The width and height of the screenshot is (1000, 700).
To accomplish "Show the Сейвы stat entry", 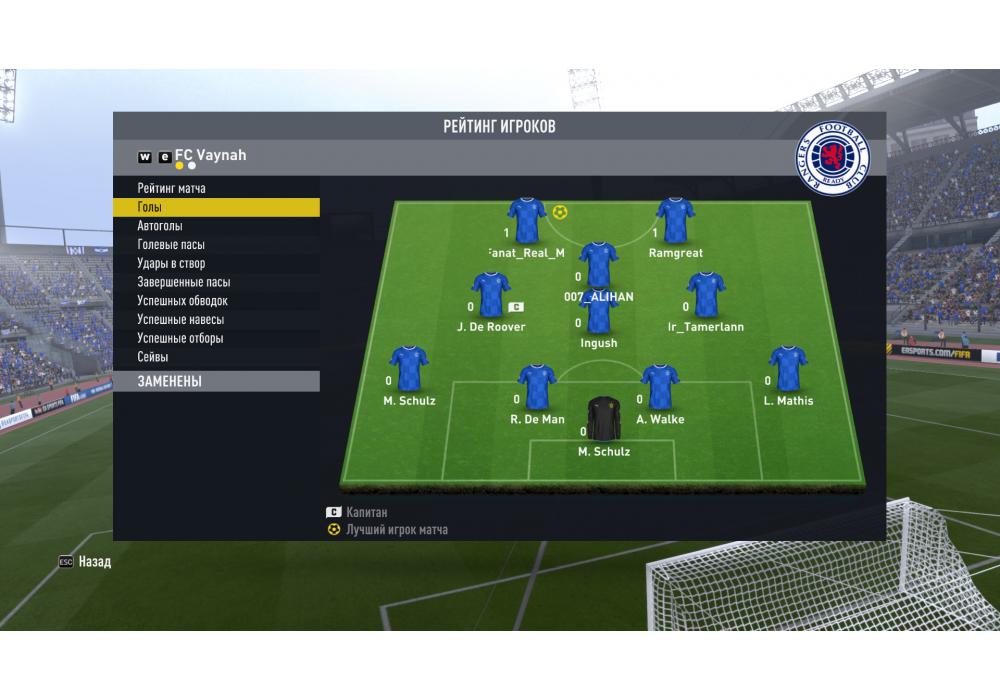I will pyautogui.click(x=153, y=357).
